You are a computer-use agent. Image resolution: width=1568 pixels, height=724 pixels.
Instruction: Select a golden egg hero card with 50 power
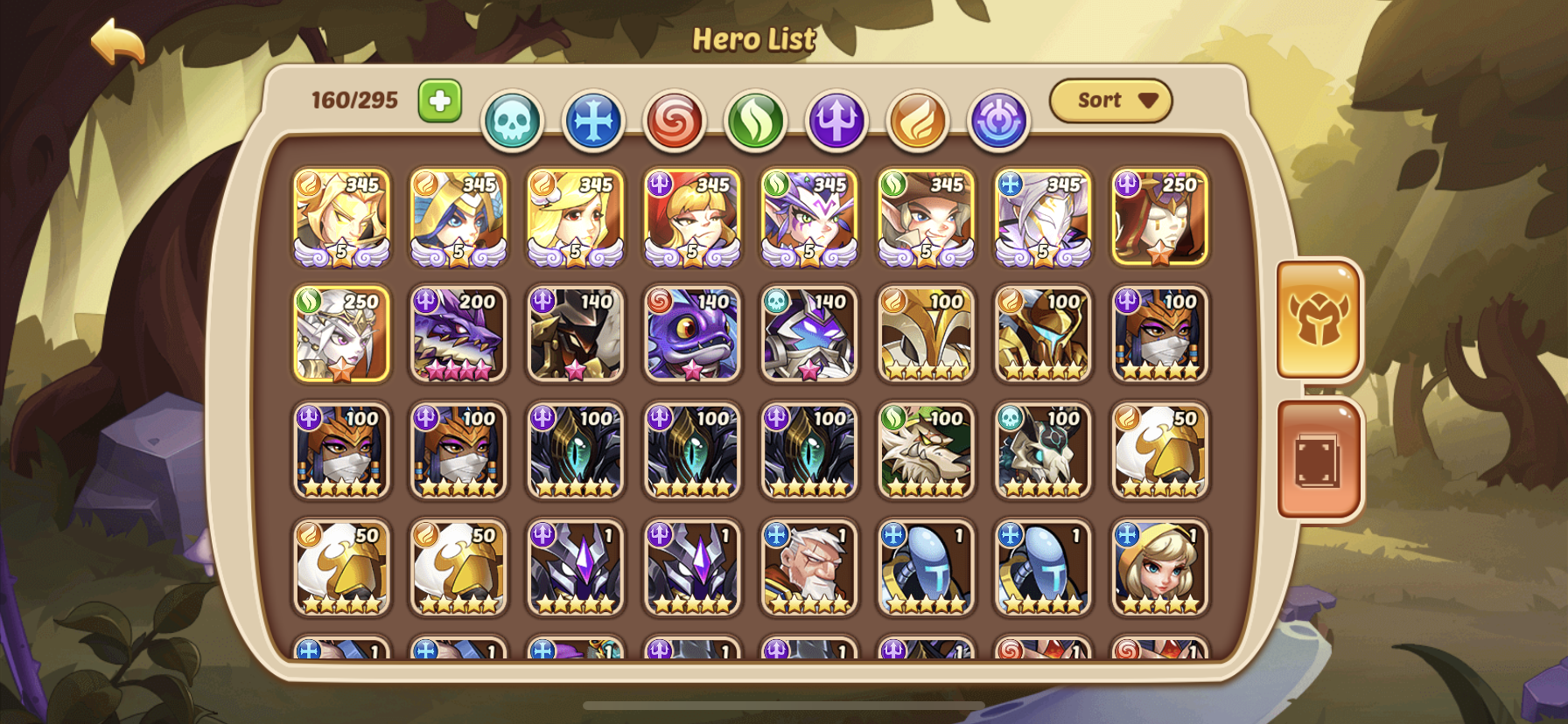tap(341, 568)
